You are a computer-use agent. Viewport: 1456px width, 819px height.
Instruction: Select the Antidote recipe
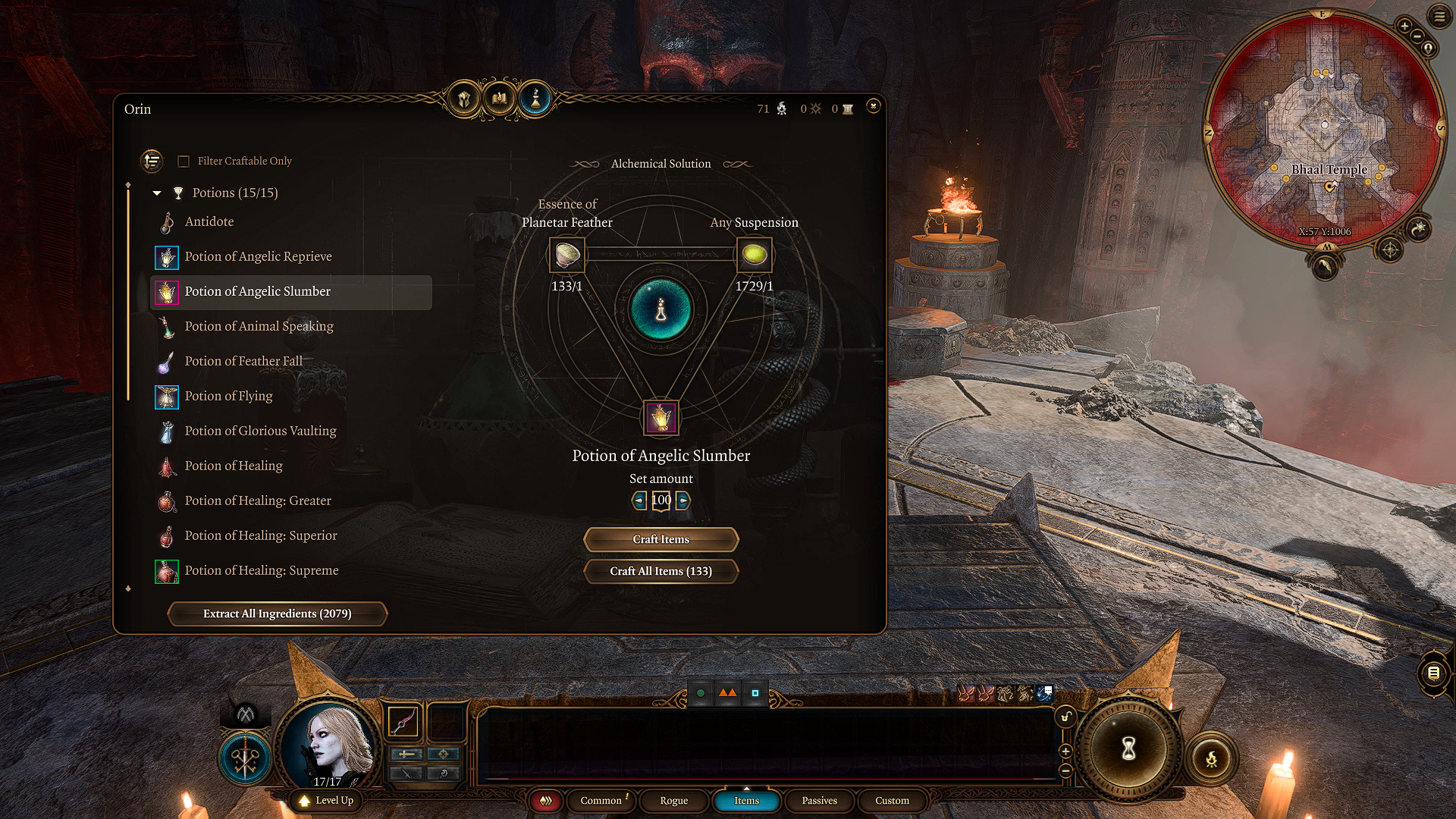coord(209,221)
